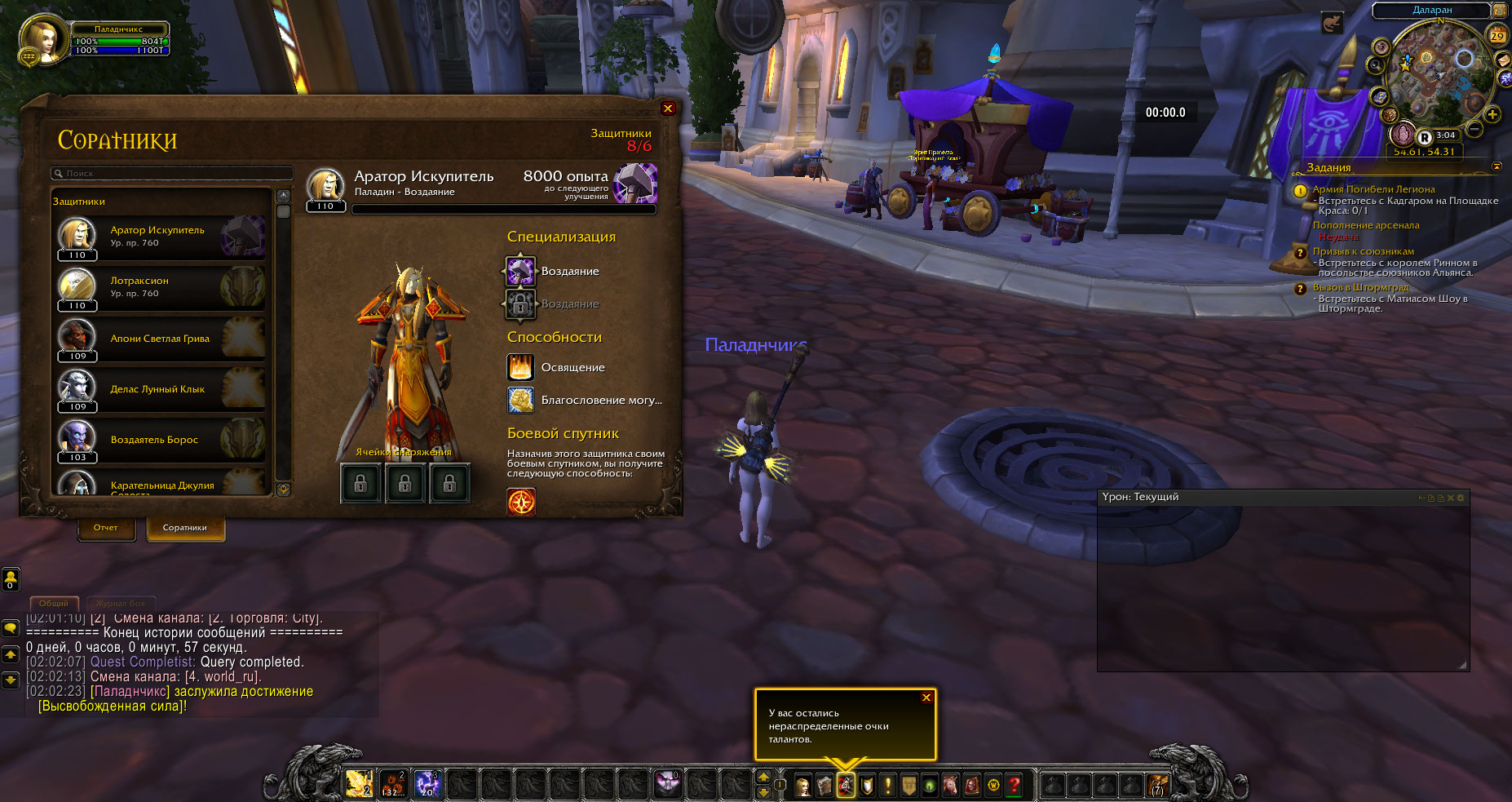
Task: Open the Армия Погибели Легиона quest
Action: (1373, 189)
